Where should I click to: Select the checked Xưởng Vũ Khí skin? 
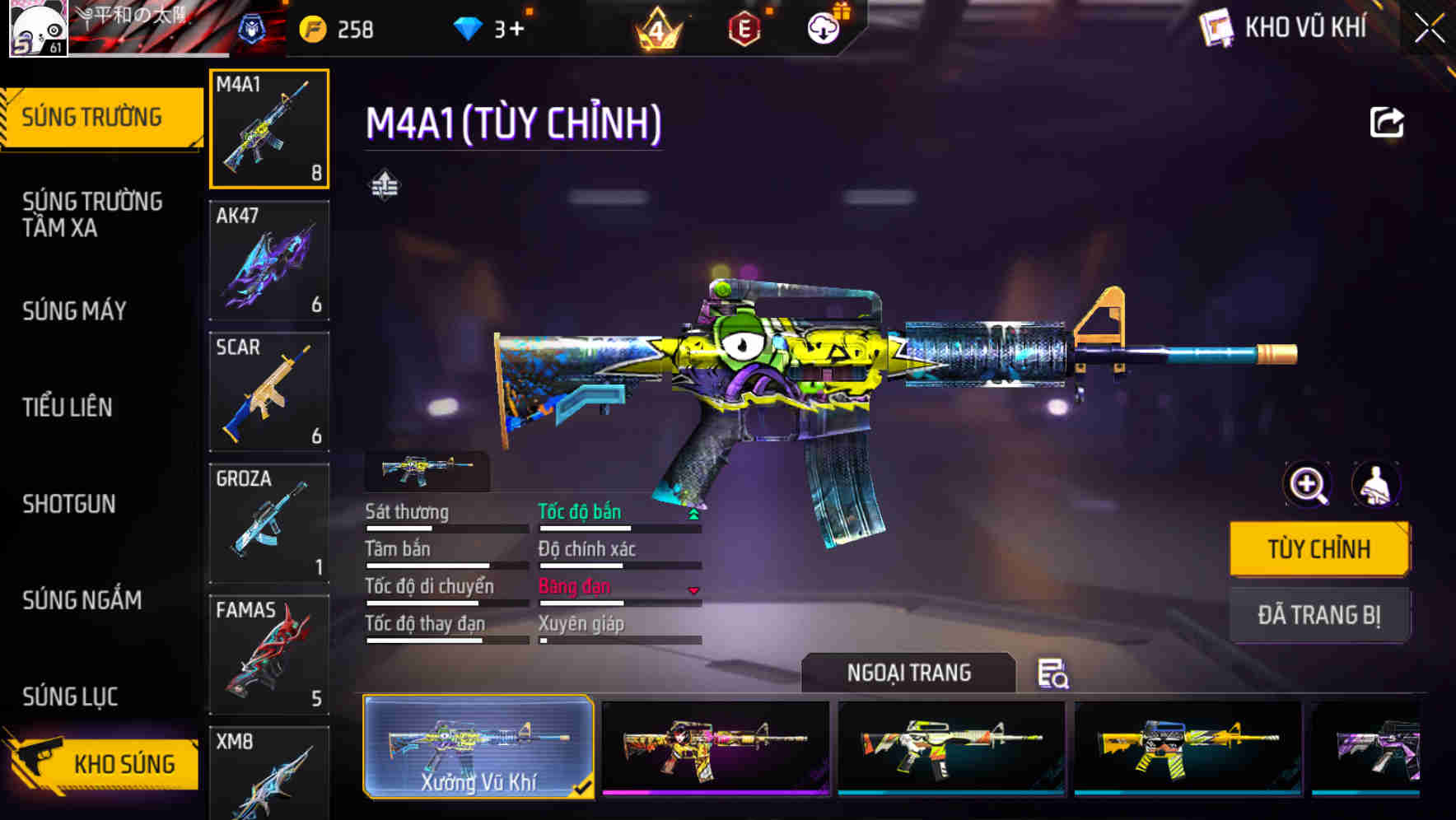pos(479,745)
